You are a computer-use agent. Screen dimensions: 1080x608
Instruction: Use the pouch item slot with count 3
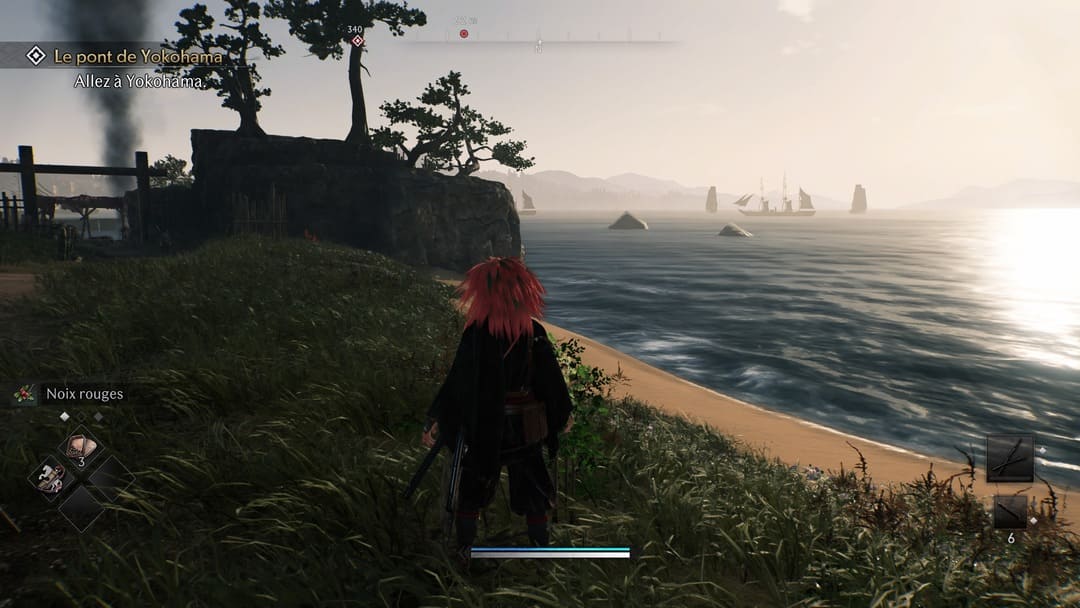(81, 447)
